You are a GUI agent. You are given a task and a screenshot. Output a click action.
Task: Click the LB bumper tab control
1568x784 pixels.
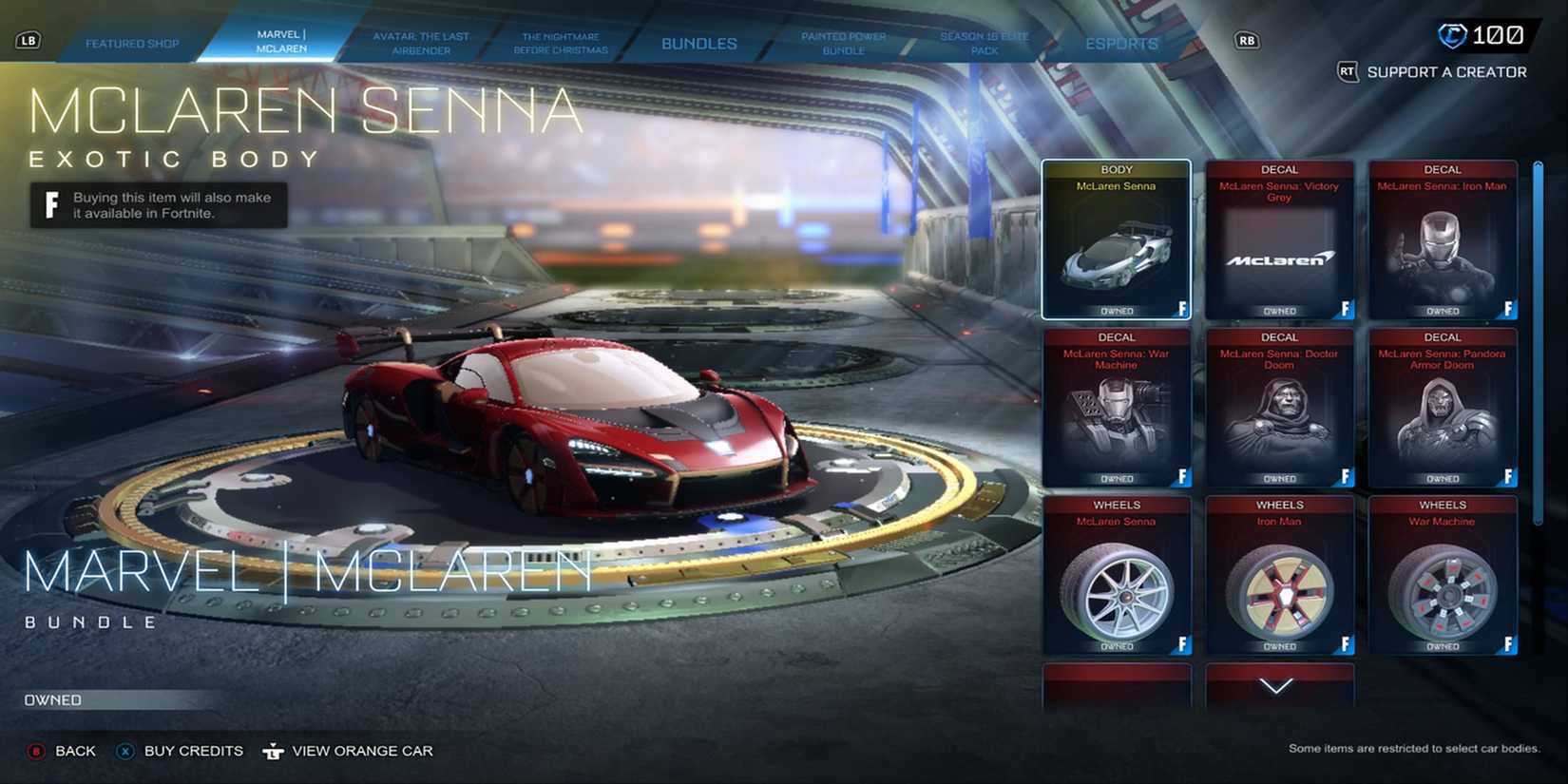point(29,40)
